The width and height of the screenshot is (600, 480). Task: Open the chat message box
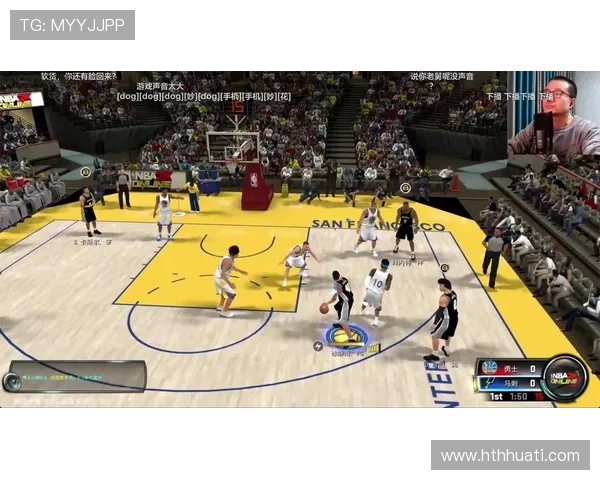click(x=84, y=376)
